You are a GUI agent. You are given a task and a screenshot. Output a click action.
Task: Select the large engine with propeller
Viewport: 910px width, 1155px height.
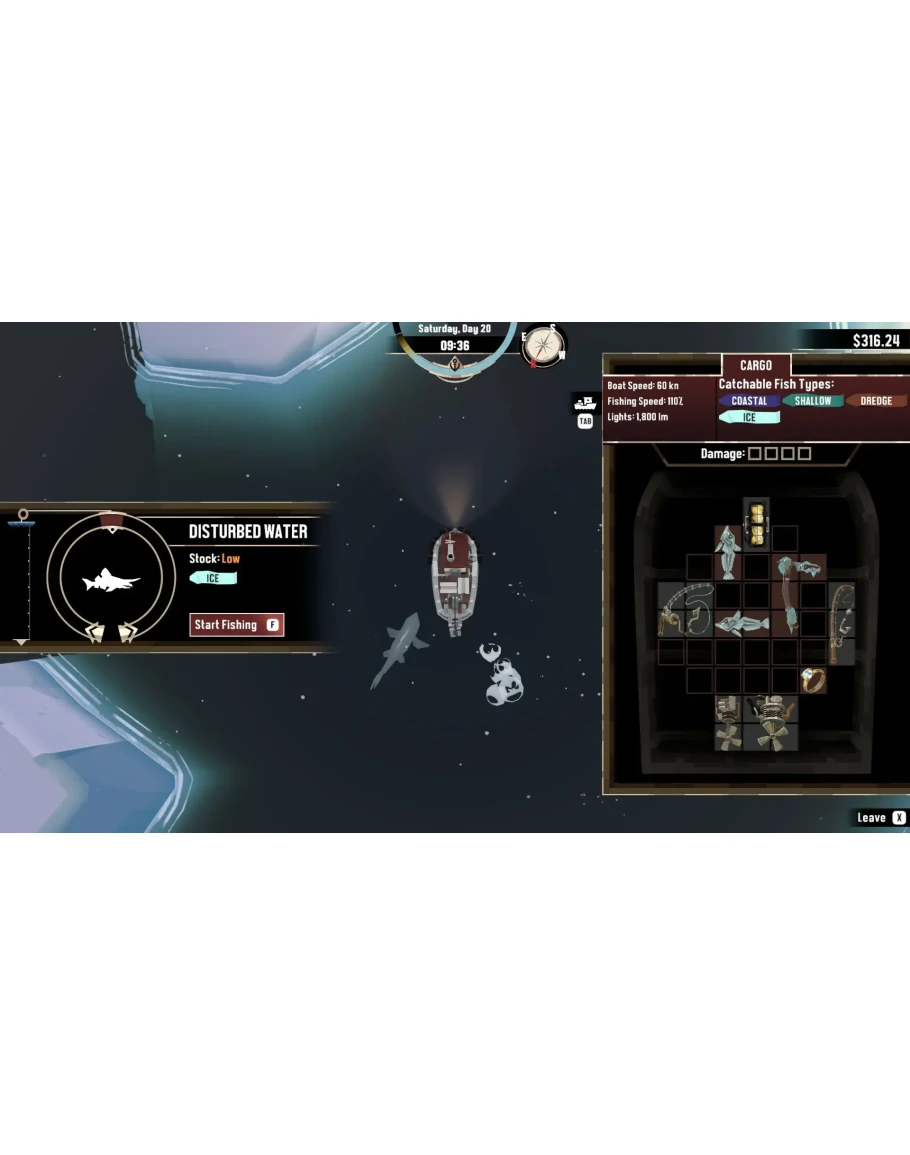point(769,722)
